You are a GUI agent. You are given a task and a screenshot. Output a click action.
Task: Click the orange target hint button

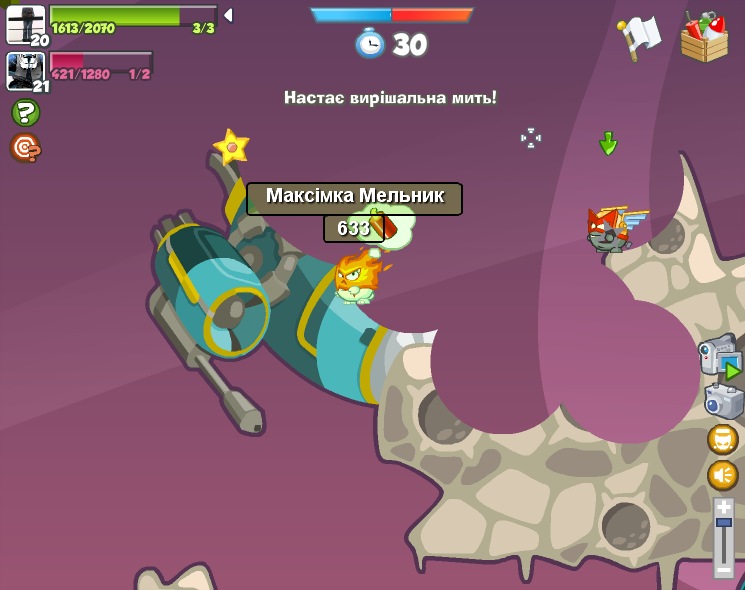25,148
